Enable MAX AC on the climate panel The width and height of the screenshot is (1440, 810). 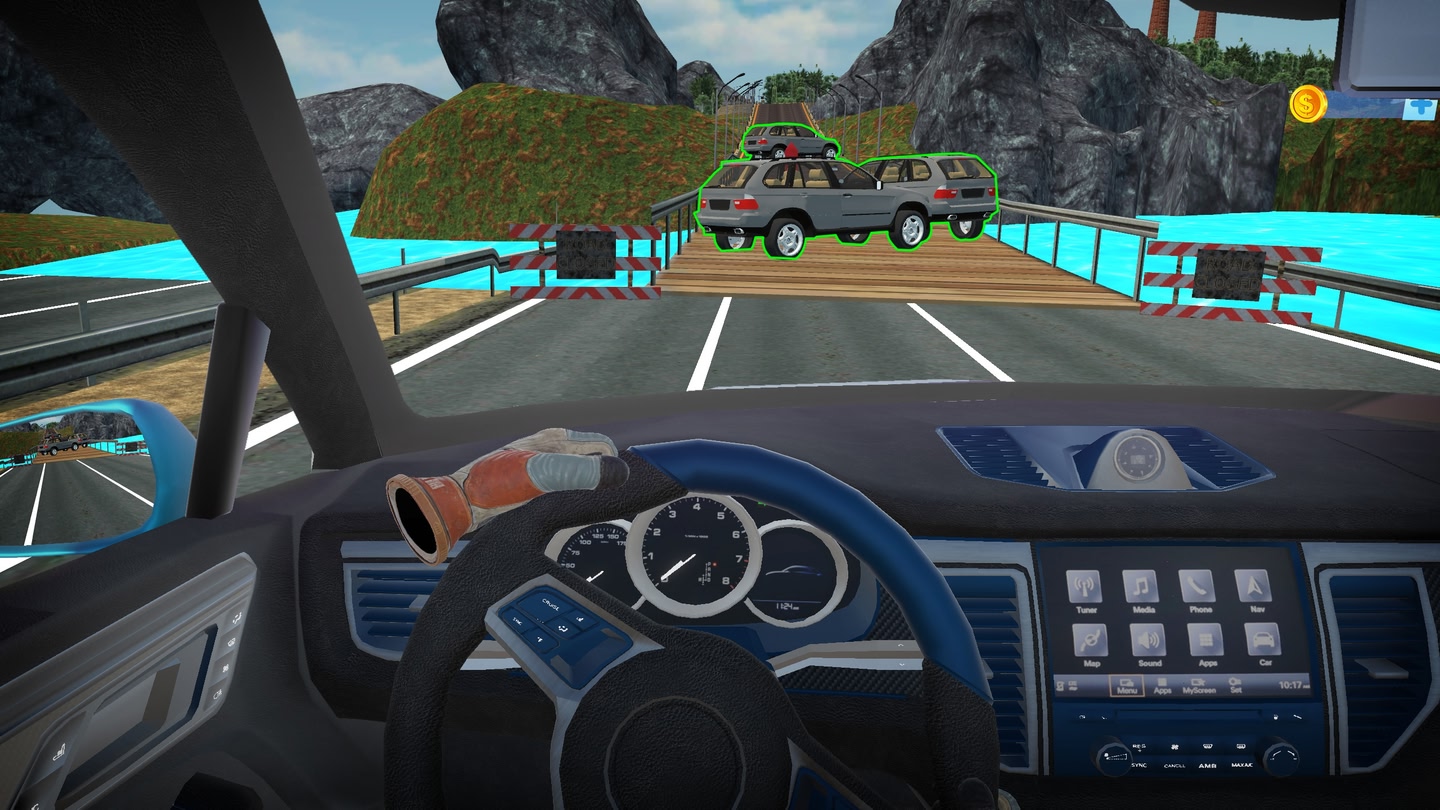pos(1242,764)
